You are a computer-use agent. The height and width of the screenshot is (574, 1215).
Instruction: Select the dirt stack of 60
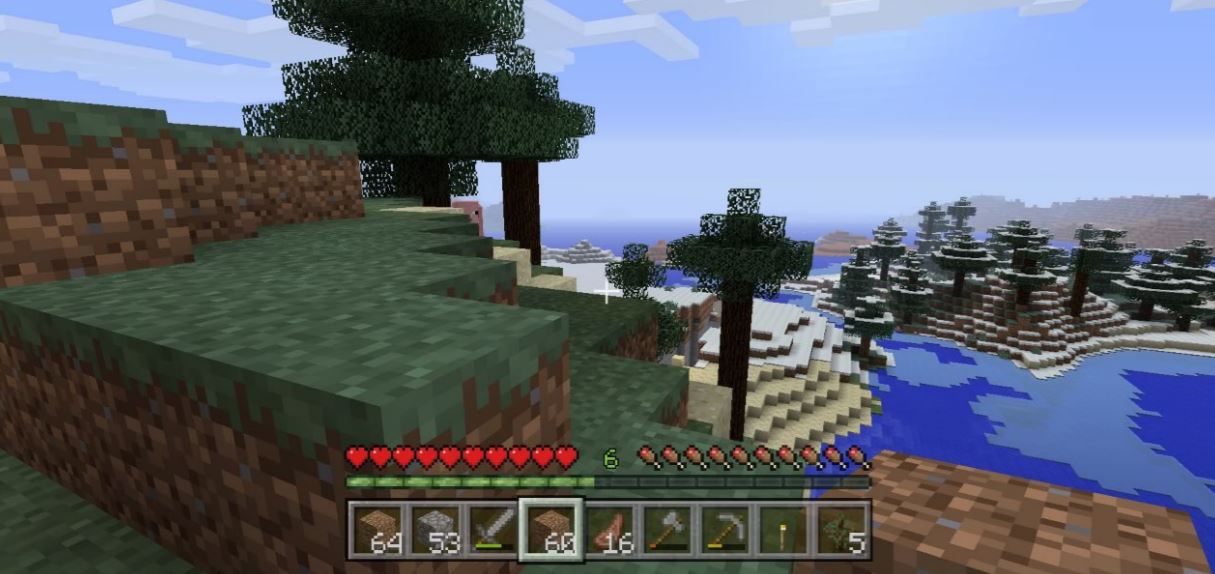pos(551,530)
